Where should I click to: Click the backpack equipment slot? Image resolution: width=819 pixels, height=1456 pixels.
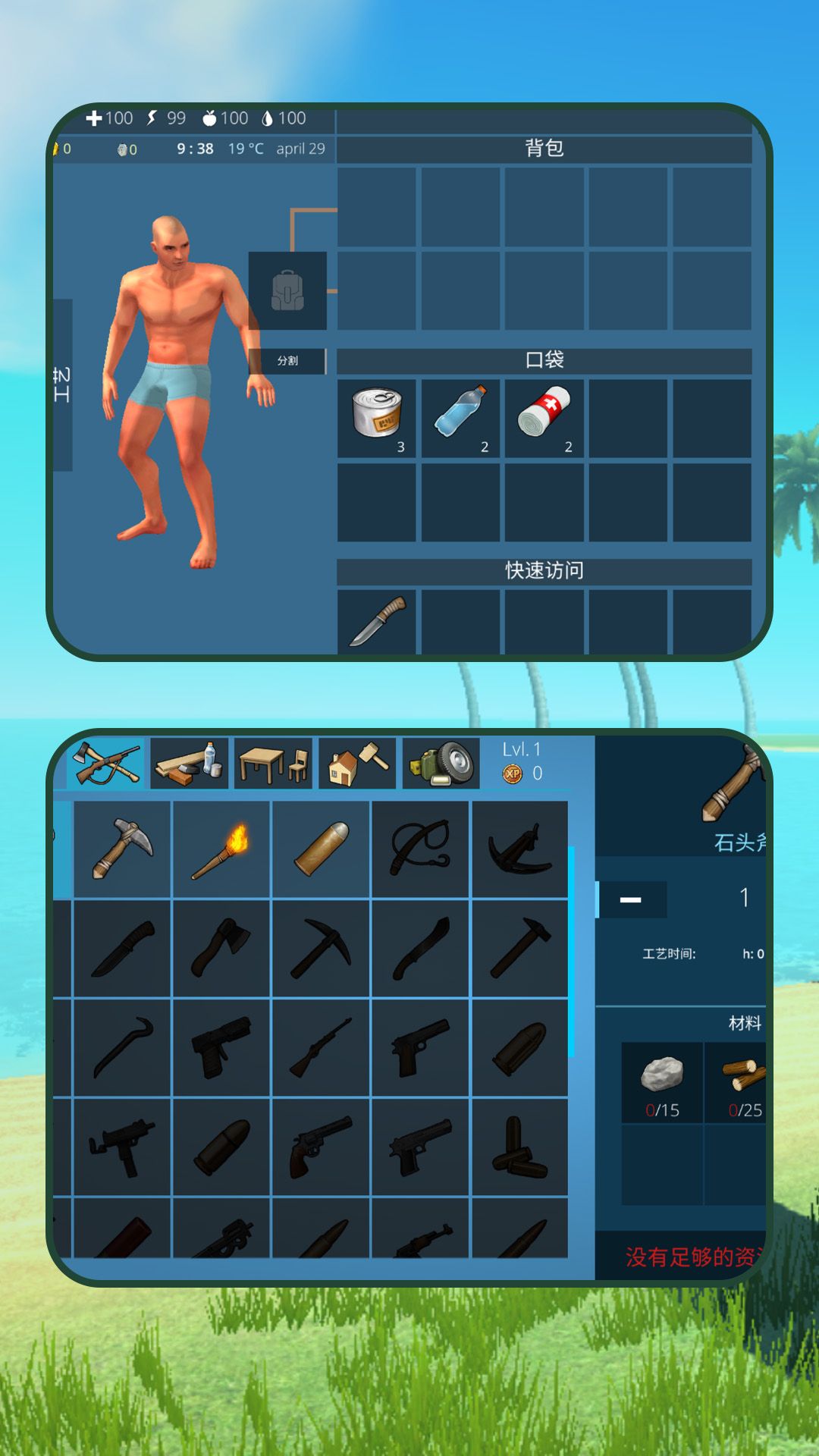pos(287,291)
